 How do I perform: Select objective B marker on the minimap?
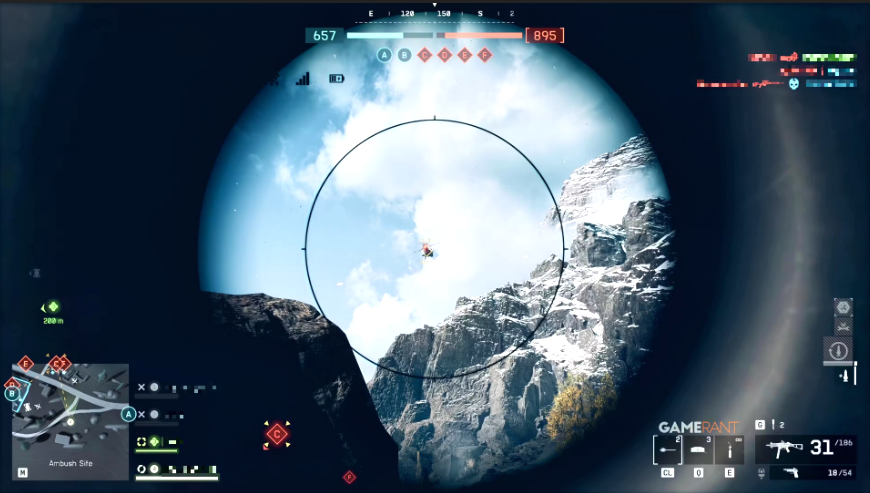(13, 393)
